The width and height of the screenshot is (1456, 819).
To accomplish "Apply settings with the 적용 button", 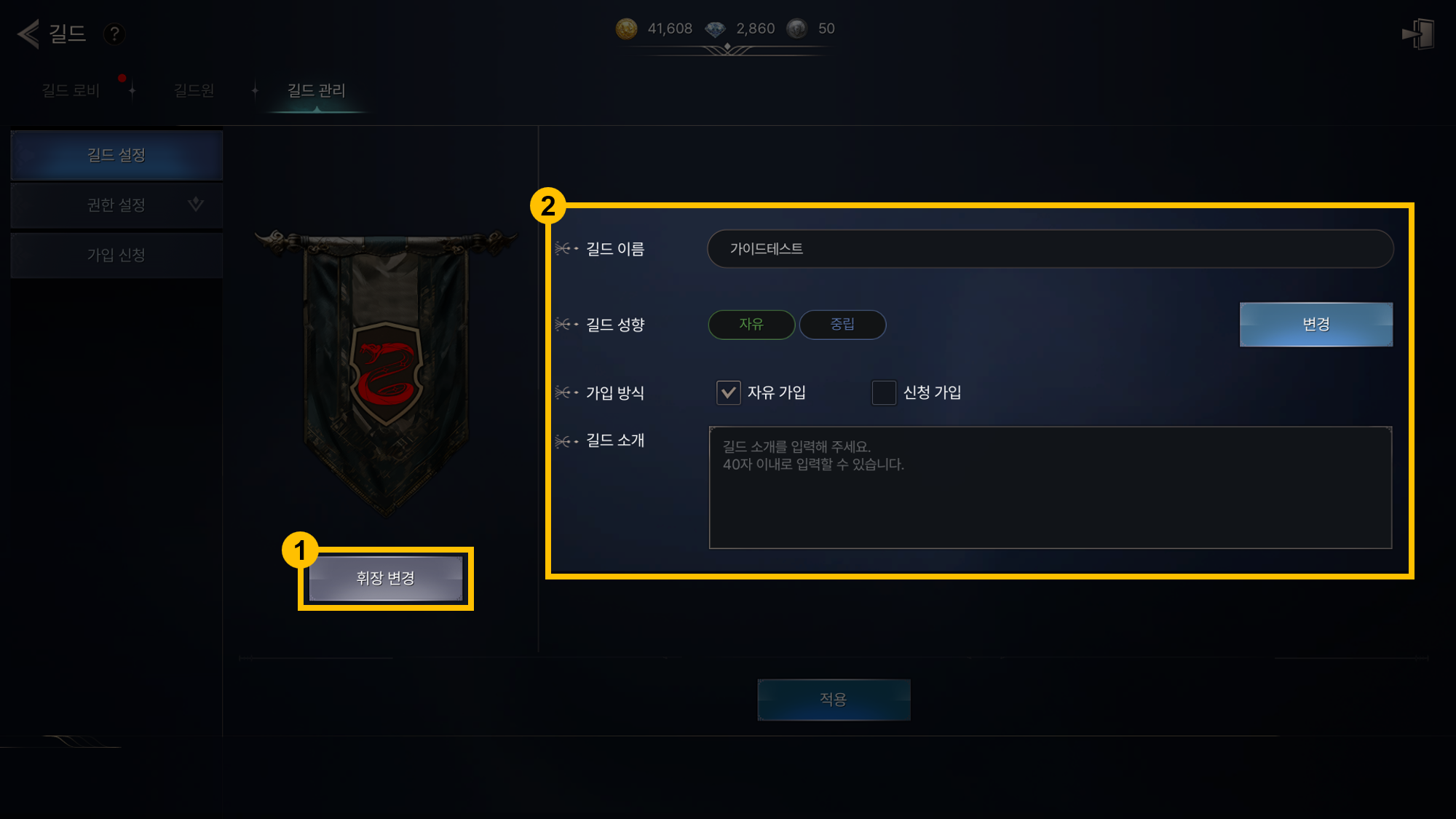I will point(834,700).
